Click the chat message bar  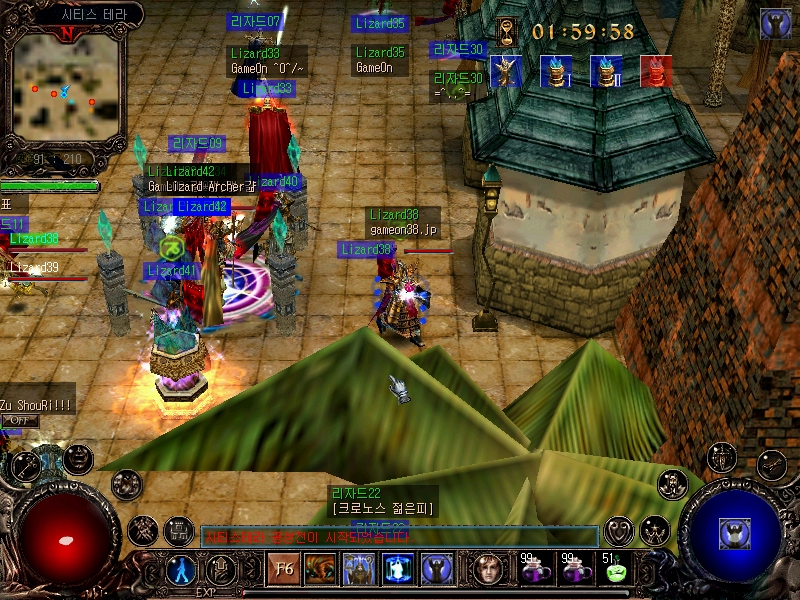[x=400, y=537]
